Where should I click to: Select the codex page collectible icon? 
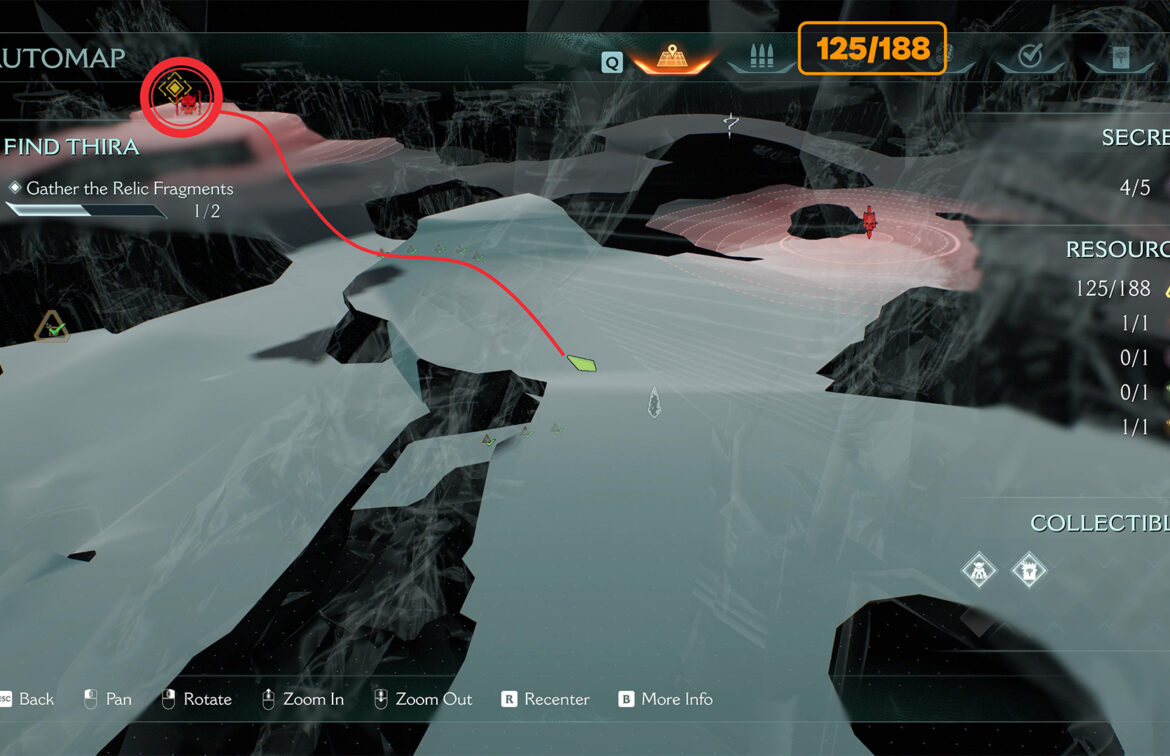tap(1028, 571)
